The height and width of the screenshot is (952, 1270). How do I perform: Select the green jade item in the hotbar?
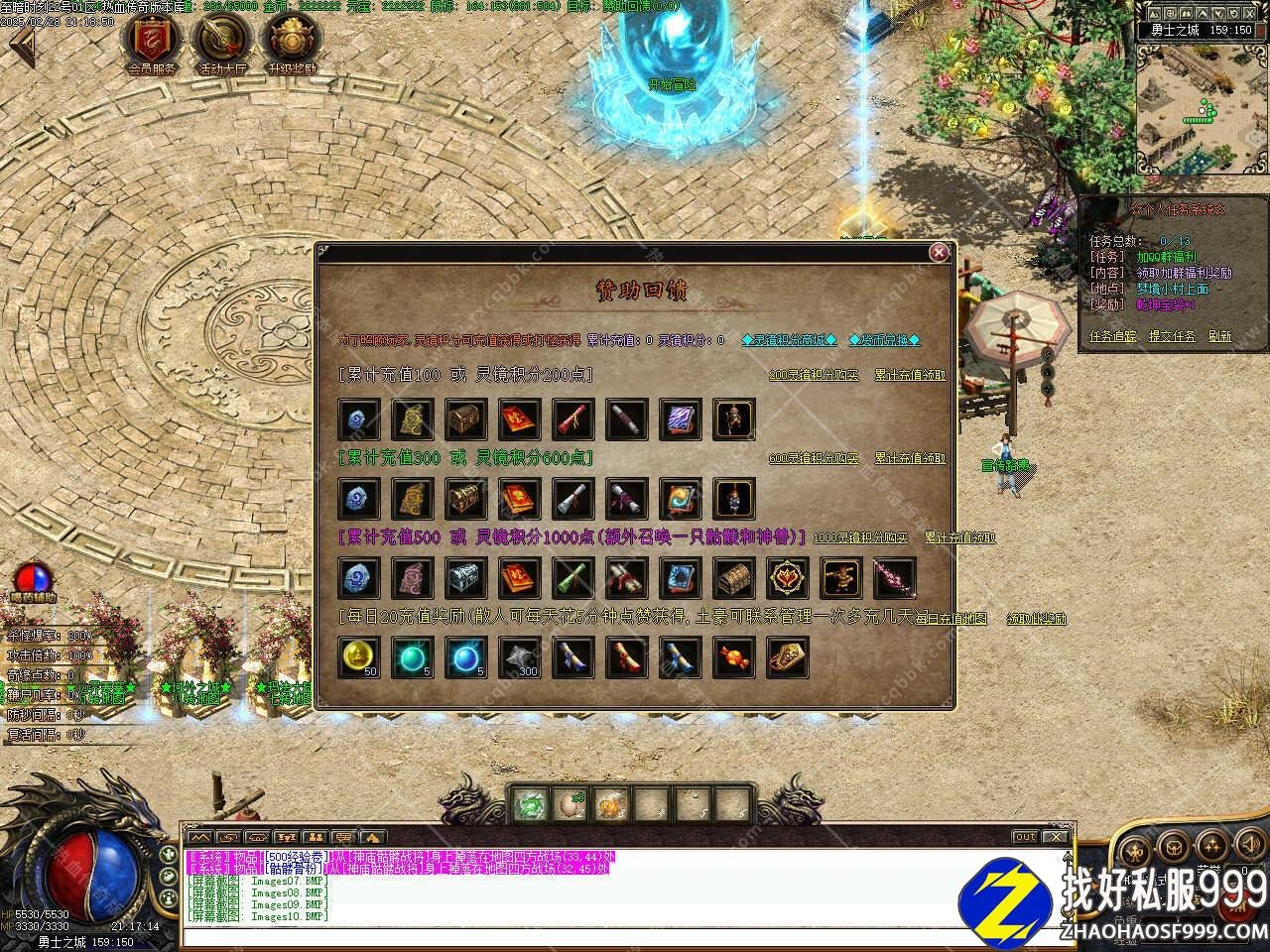click(x=530, y=805)
